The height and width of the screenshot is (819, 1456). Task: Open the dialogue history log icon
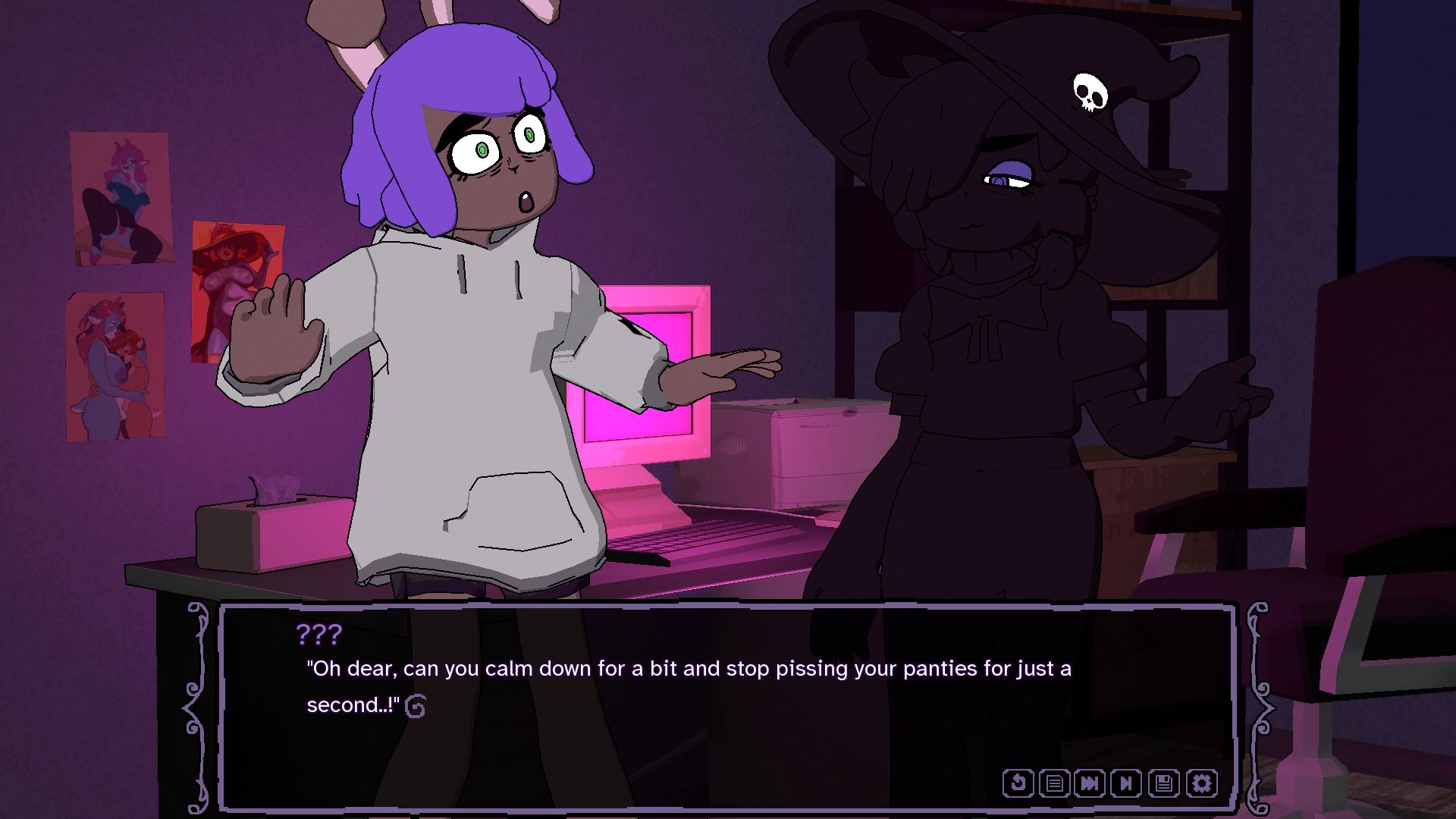(1054, 783)
